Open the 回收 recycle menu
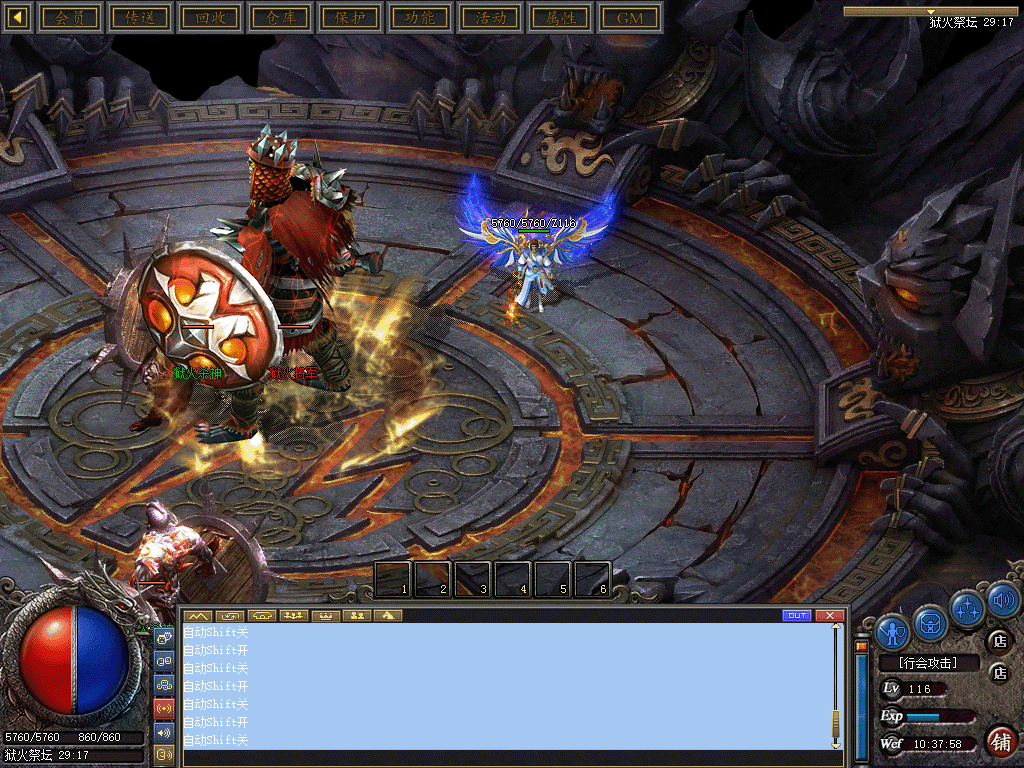The width and height of the screenshot is (1024, 768). [210, 18]
